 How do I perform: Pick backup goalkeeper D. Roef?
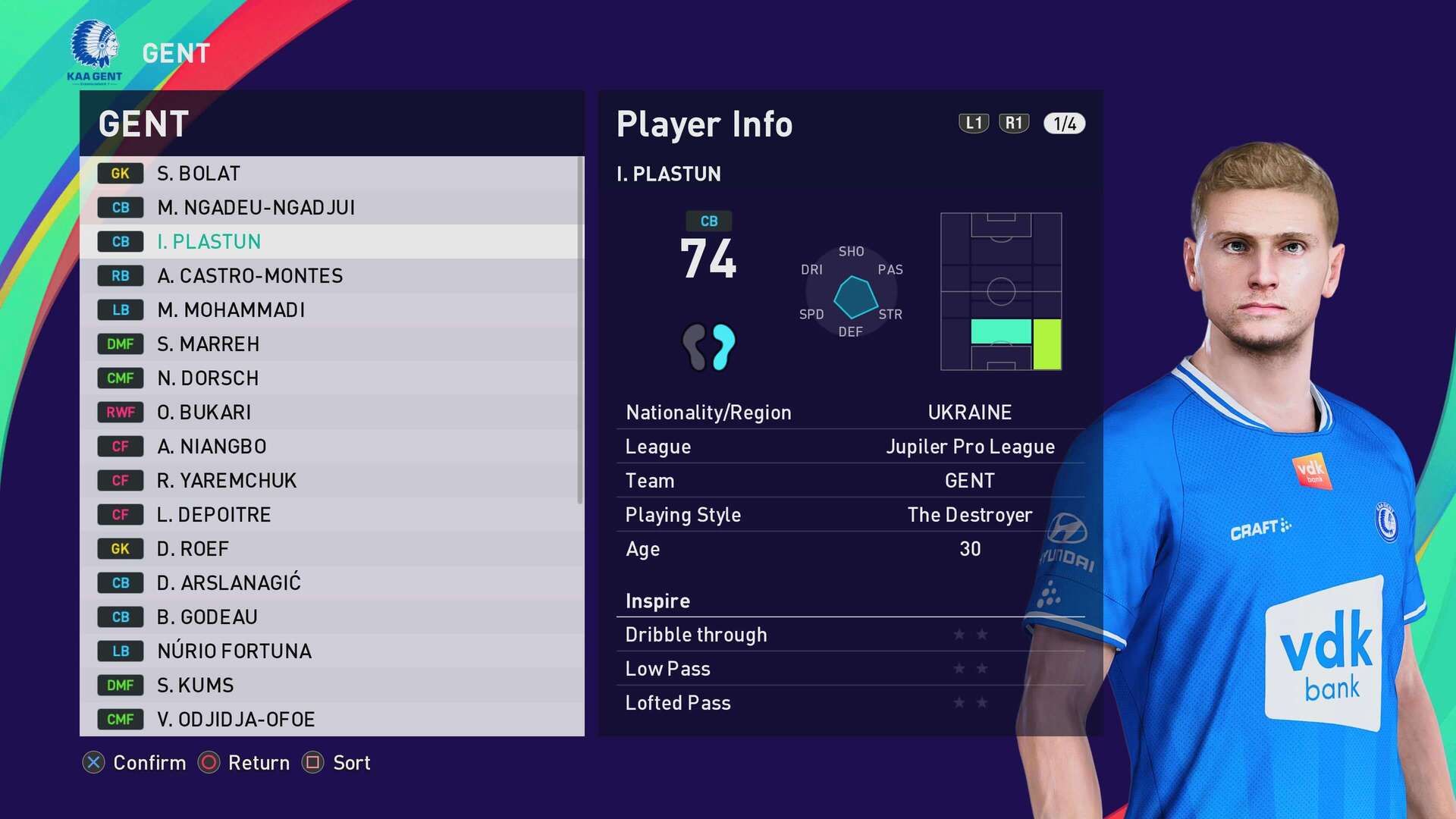tap(331, 549)
